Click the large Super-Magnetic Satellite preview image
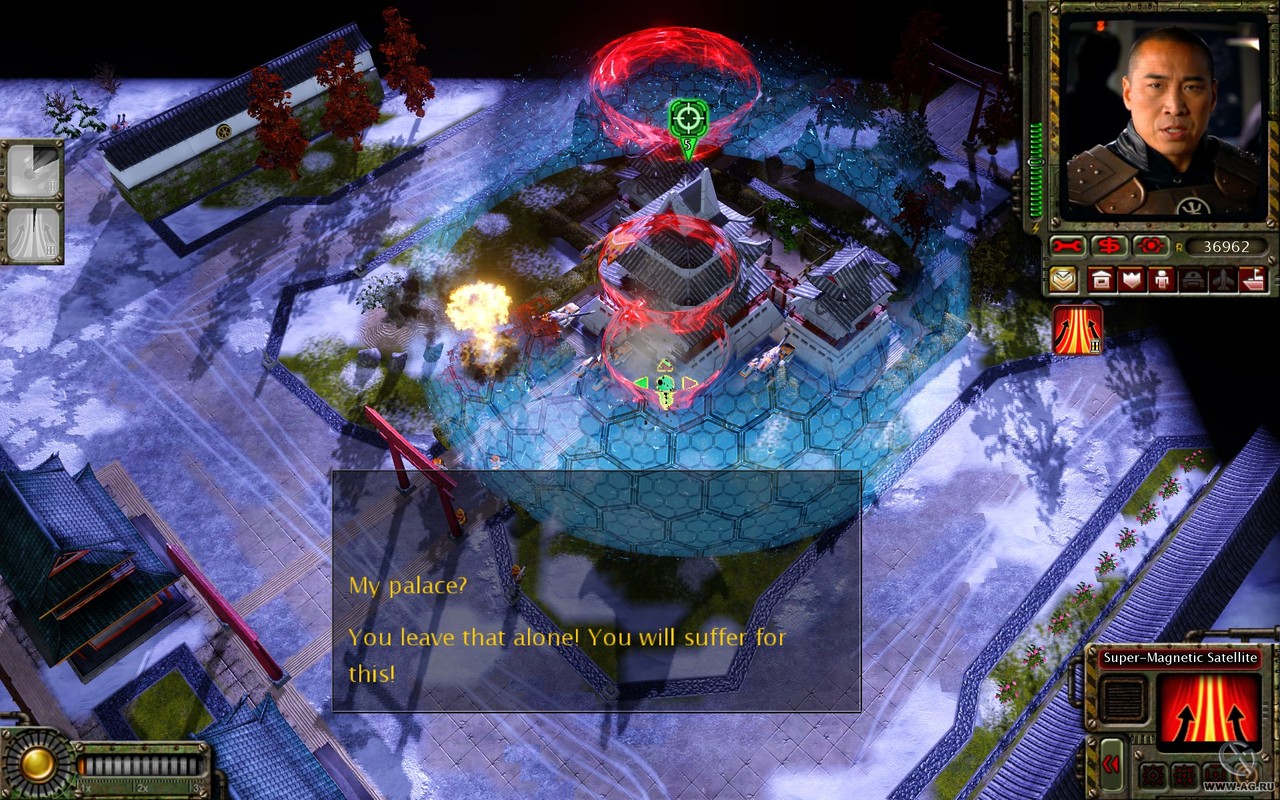The height and width of the screenshot is (800, 1280). pyautogui.click(x=1207, y=712)
